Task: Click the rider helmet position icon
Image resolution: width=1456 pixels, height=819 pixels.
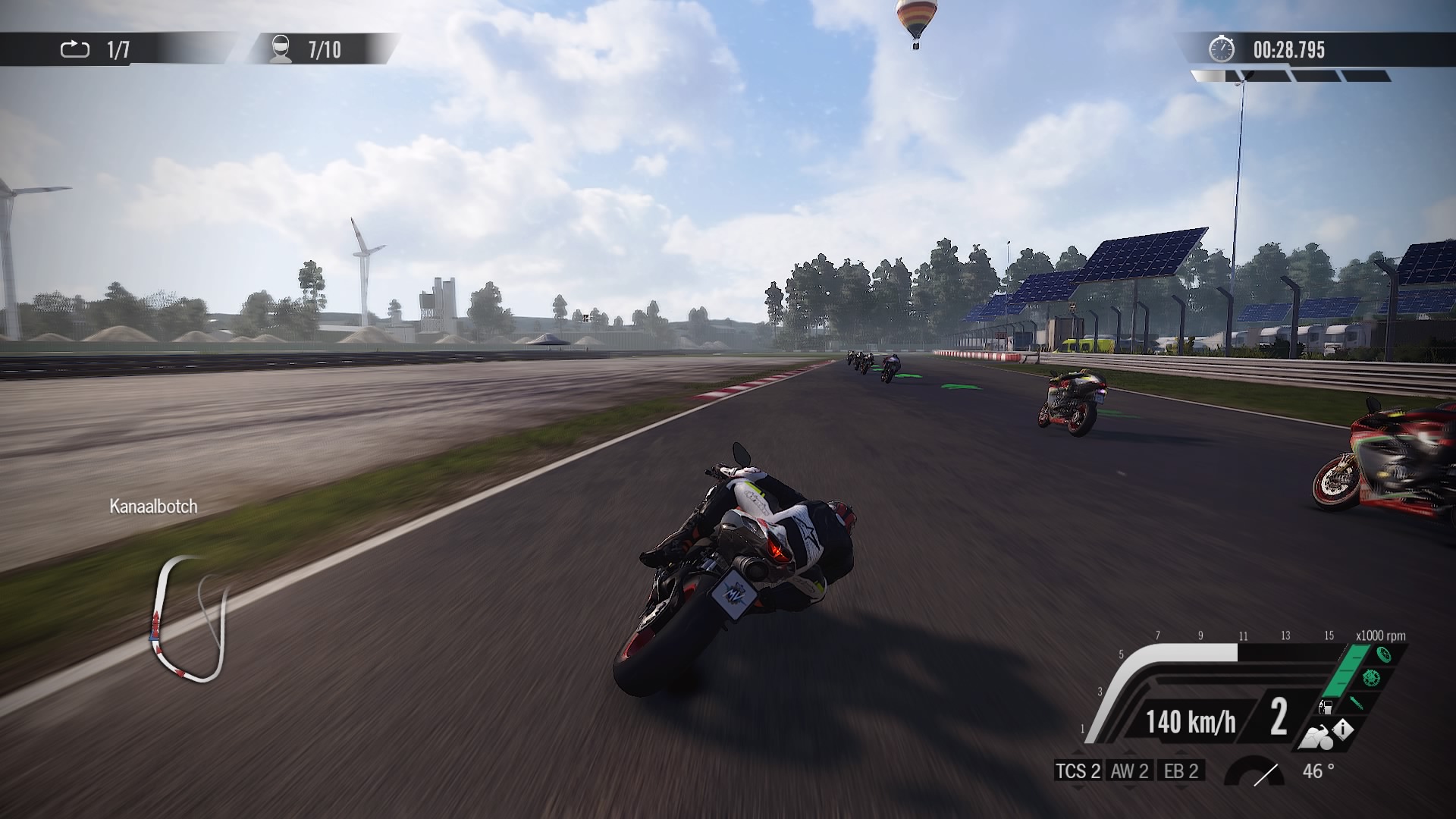Action: [x=281, y=49]
